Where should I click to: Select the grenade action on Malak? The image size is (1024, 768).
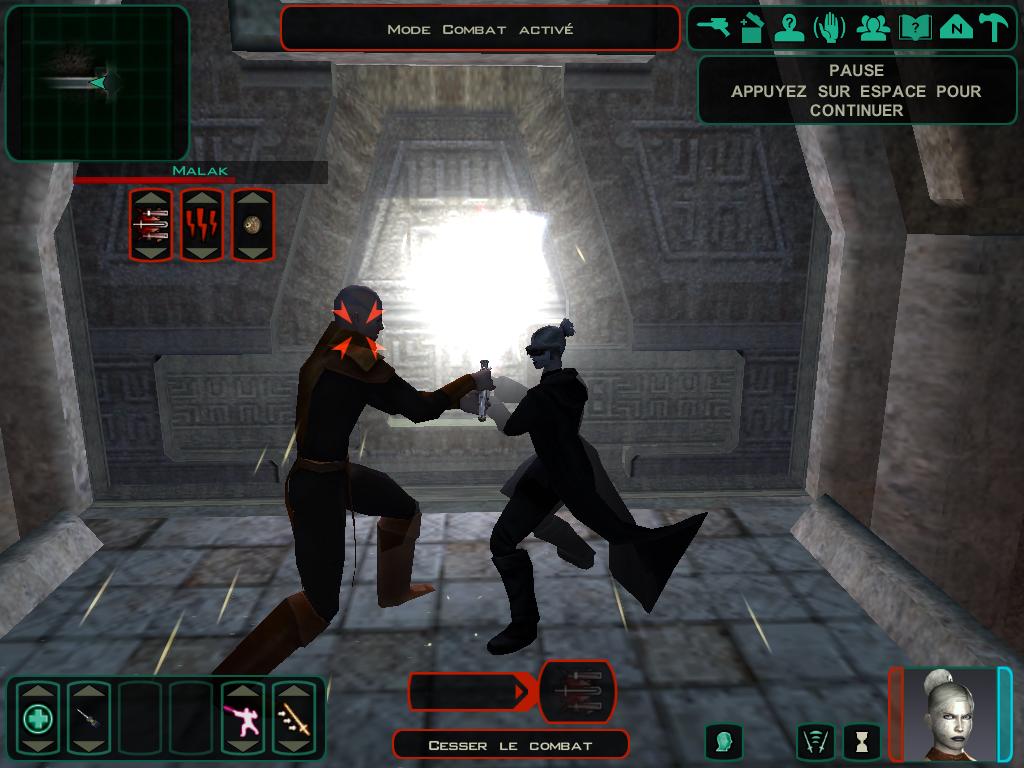coord(253,225)
